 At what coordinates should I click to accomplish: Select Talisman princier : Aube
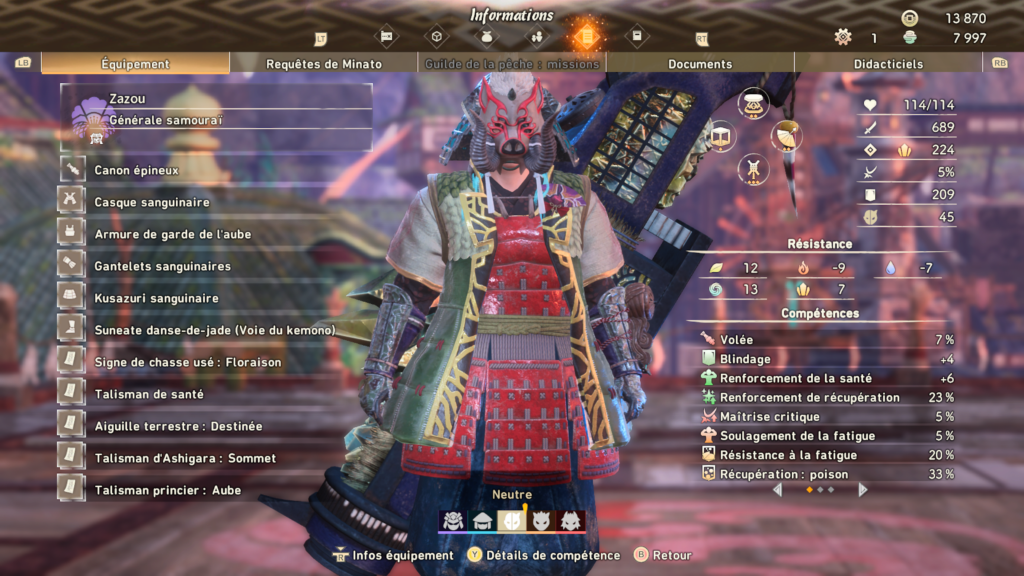coord(167,490)
